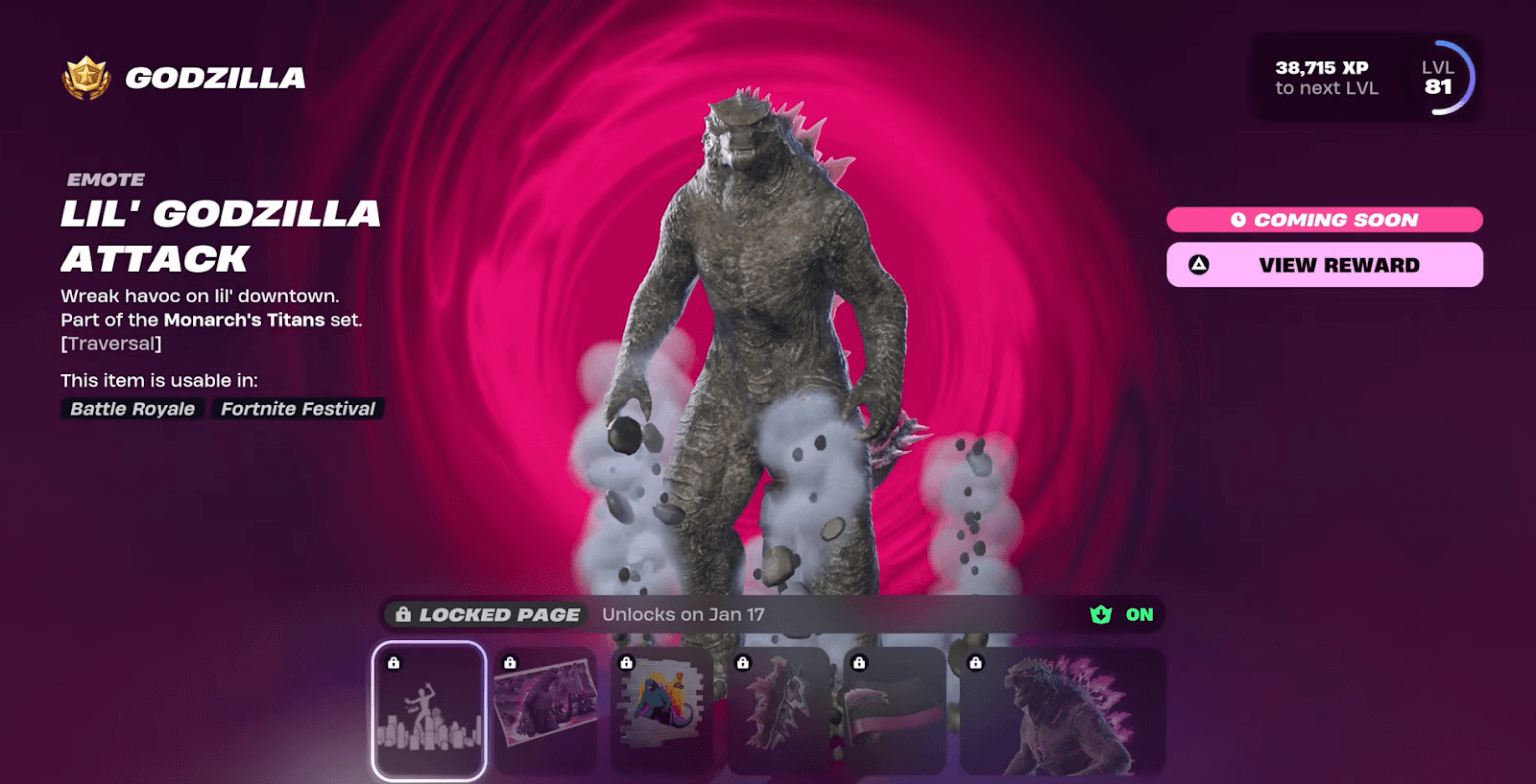Select the spray reward thumbnail
The height and width of the screenshot is (784, 1536).
point(663,712)
